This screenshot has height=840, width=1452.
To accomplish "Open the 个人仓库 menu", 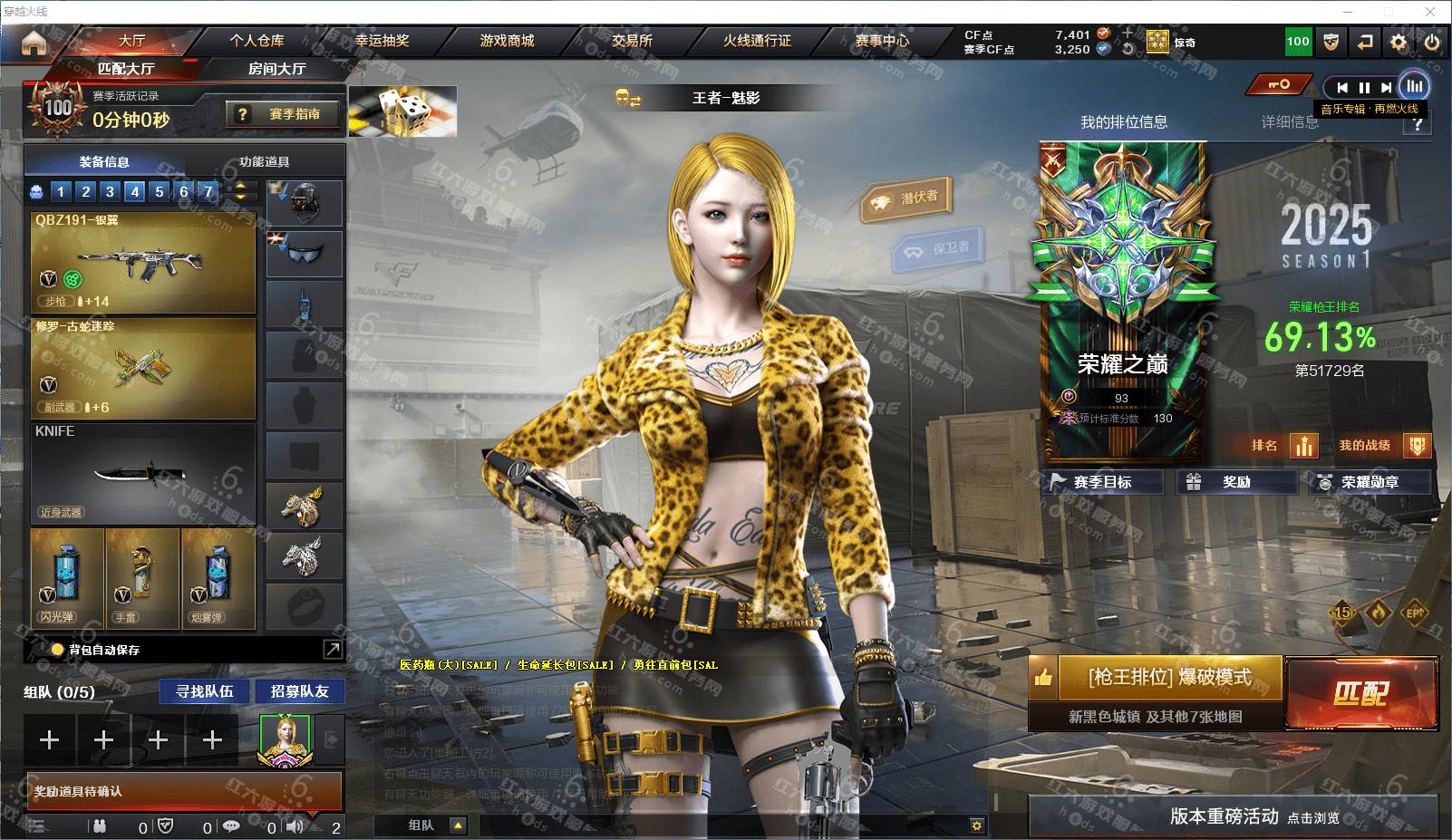I will (x=257, y=41).
